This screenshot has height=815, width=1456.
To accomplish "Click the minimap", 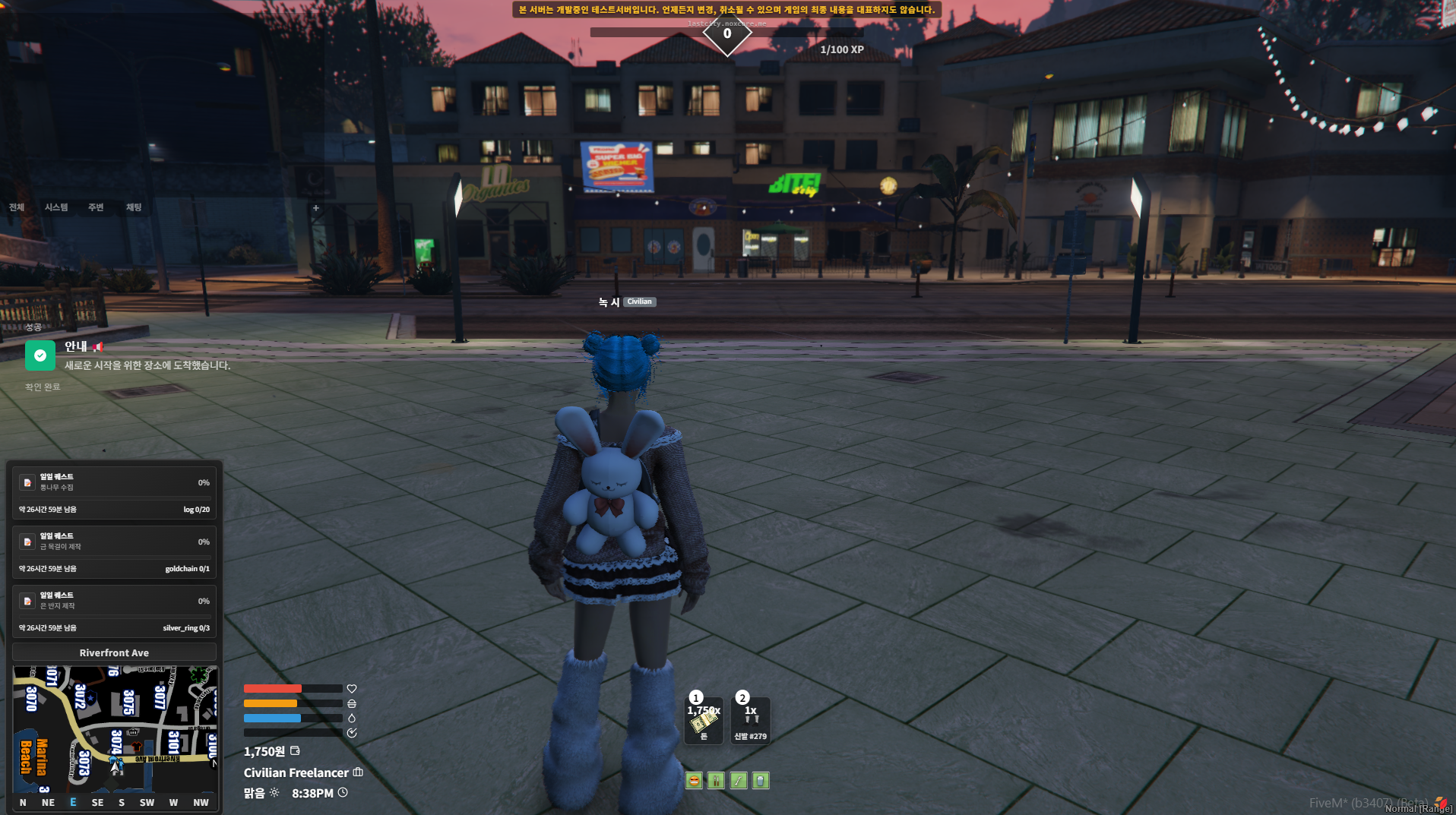I will (x=115, y=728).
